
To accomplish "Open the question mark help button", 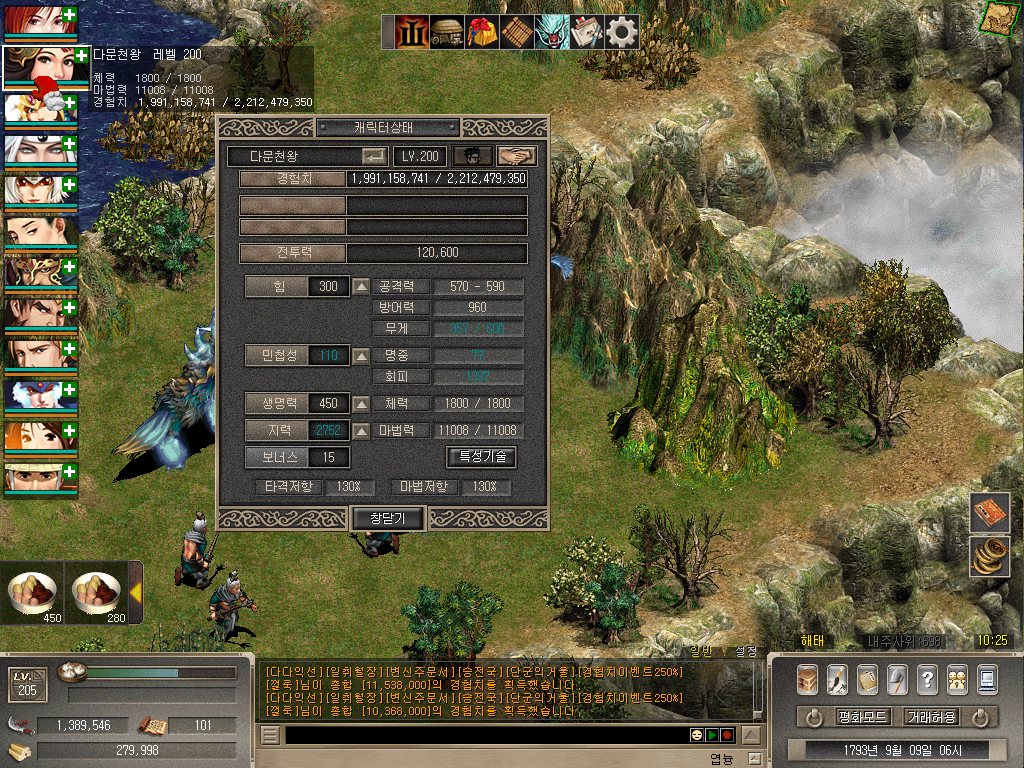I will [927, 679].
